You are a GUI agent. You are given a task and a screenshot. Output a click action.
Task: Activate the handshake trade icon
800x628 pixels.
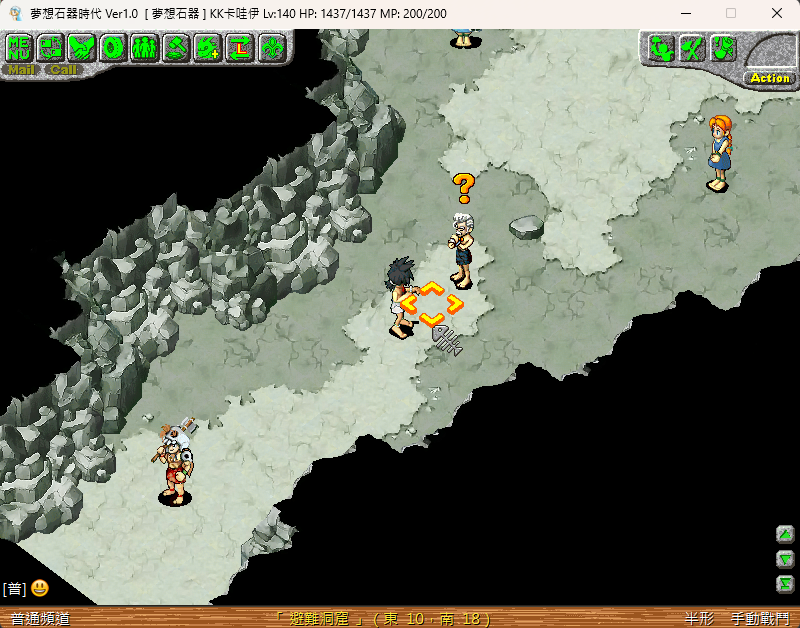click(x=83, y=47)
